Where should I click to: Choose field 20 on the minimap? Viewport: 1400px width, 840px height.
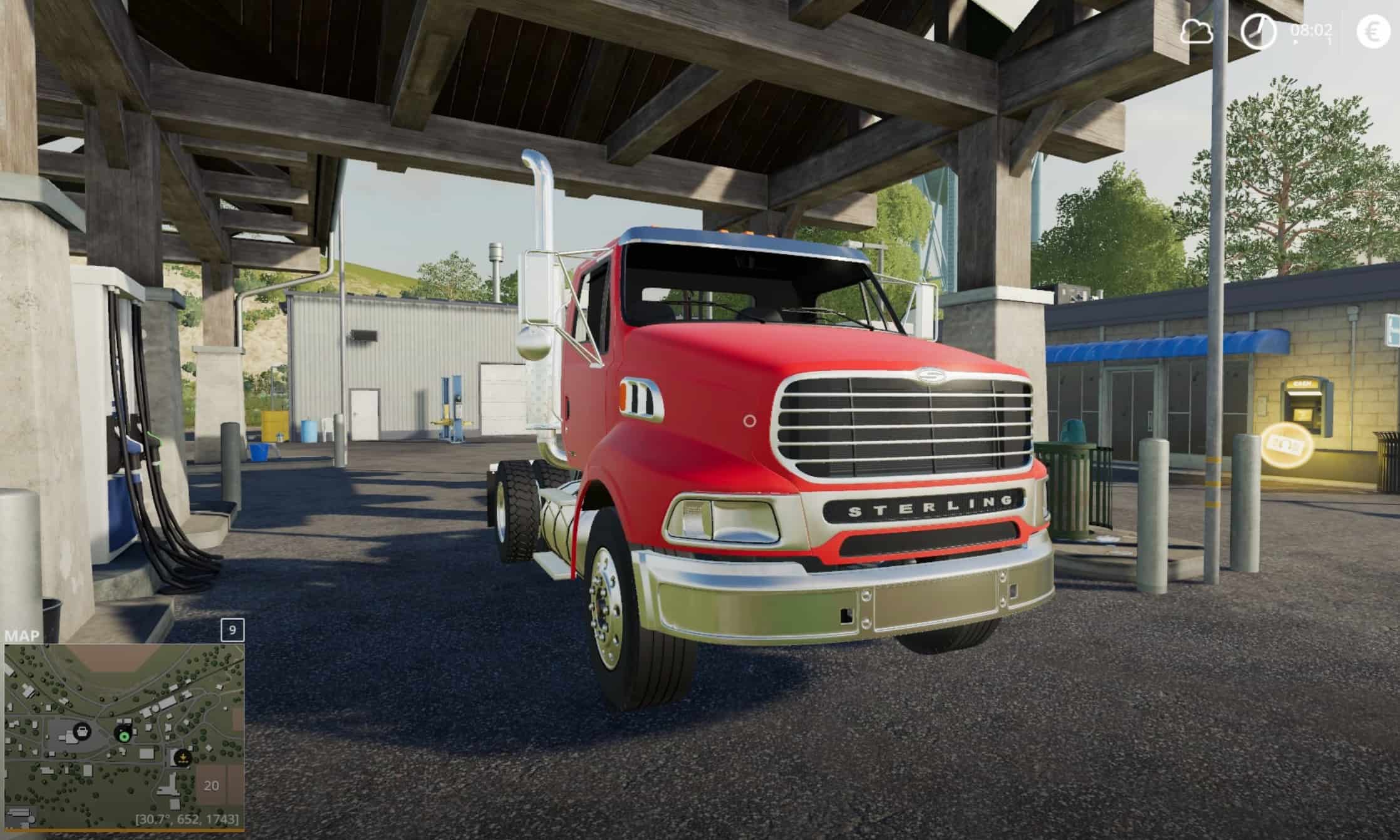point(212,786)
